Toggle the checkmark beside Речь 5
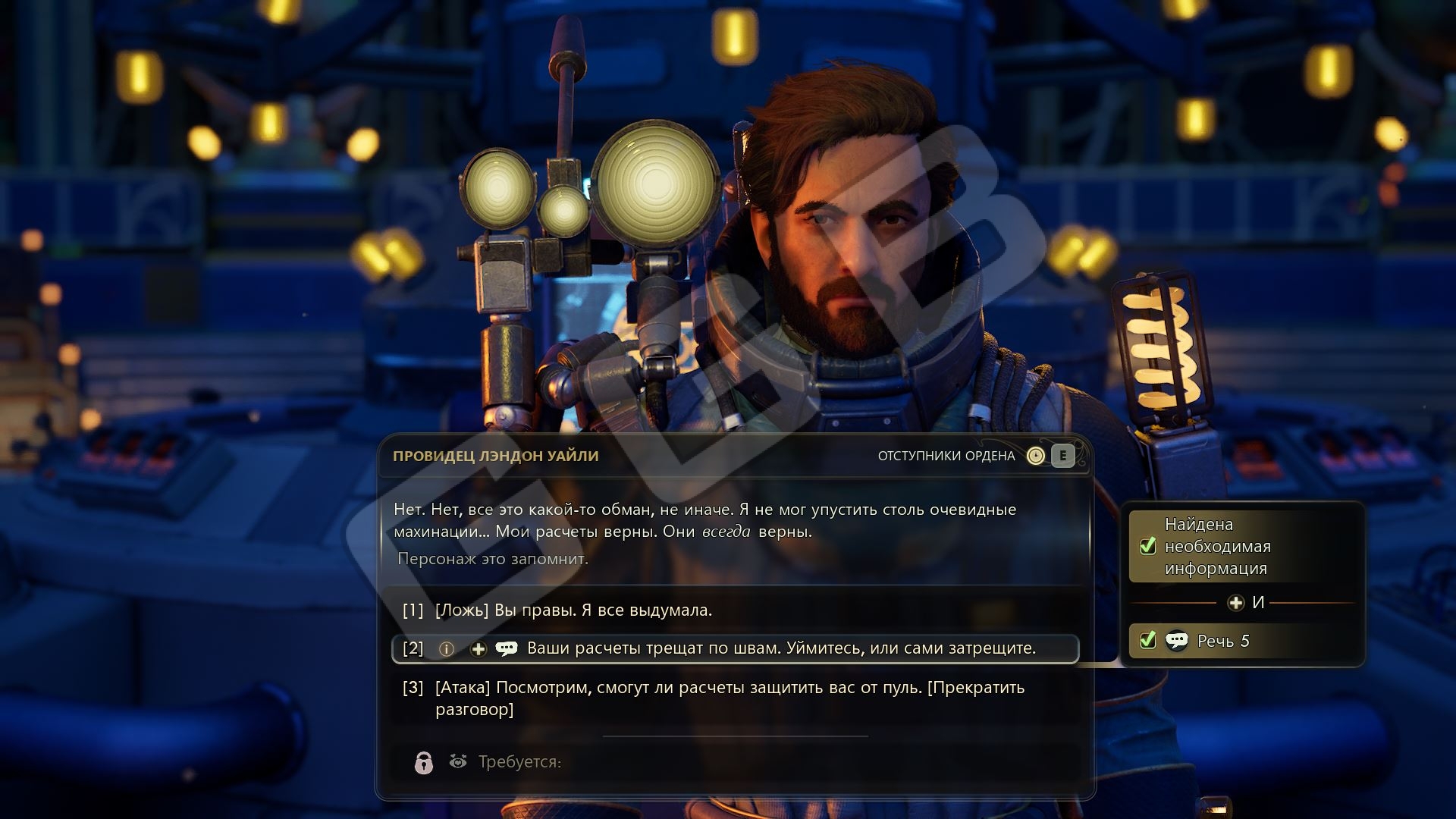 1148,642
